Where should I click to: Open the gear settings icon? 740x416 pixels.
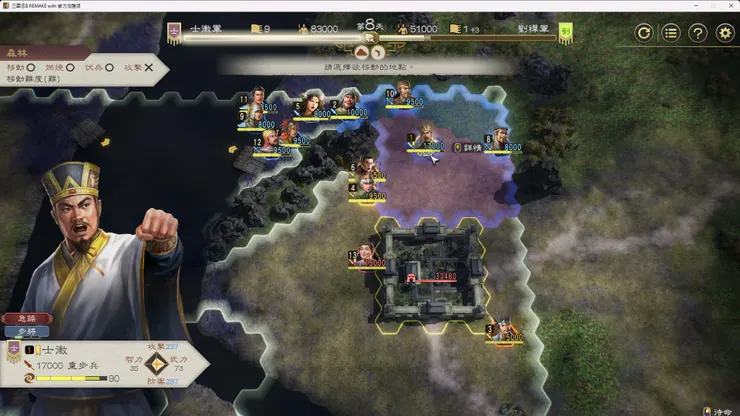click(725, 33)
